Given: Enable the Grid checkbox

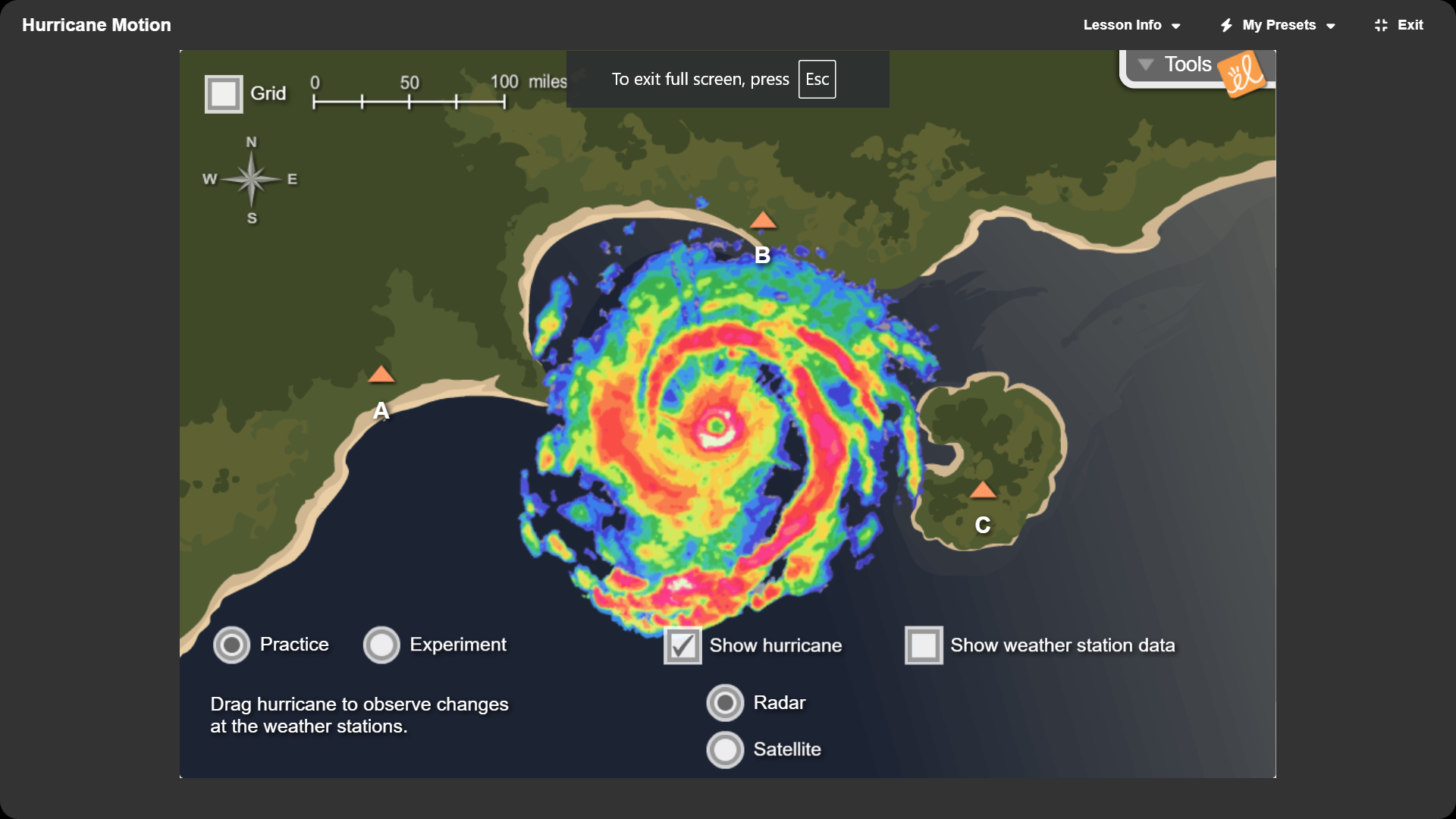Looking at the screenshot, I should pyautogui.click(x=223, y=93).
